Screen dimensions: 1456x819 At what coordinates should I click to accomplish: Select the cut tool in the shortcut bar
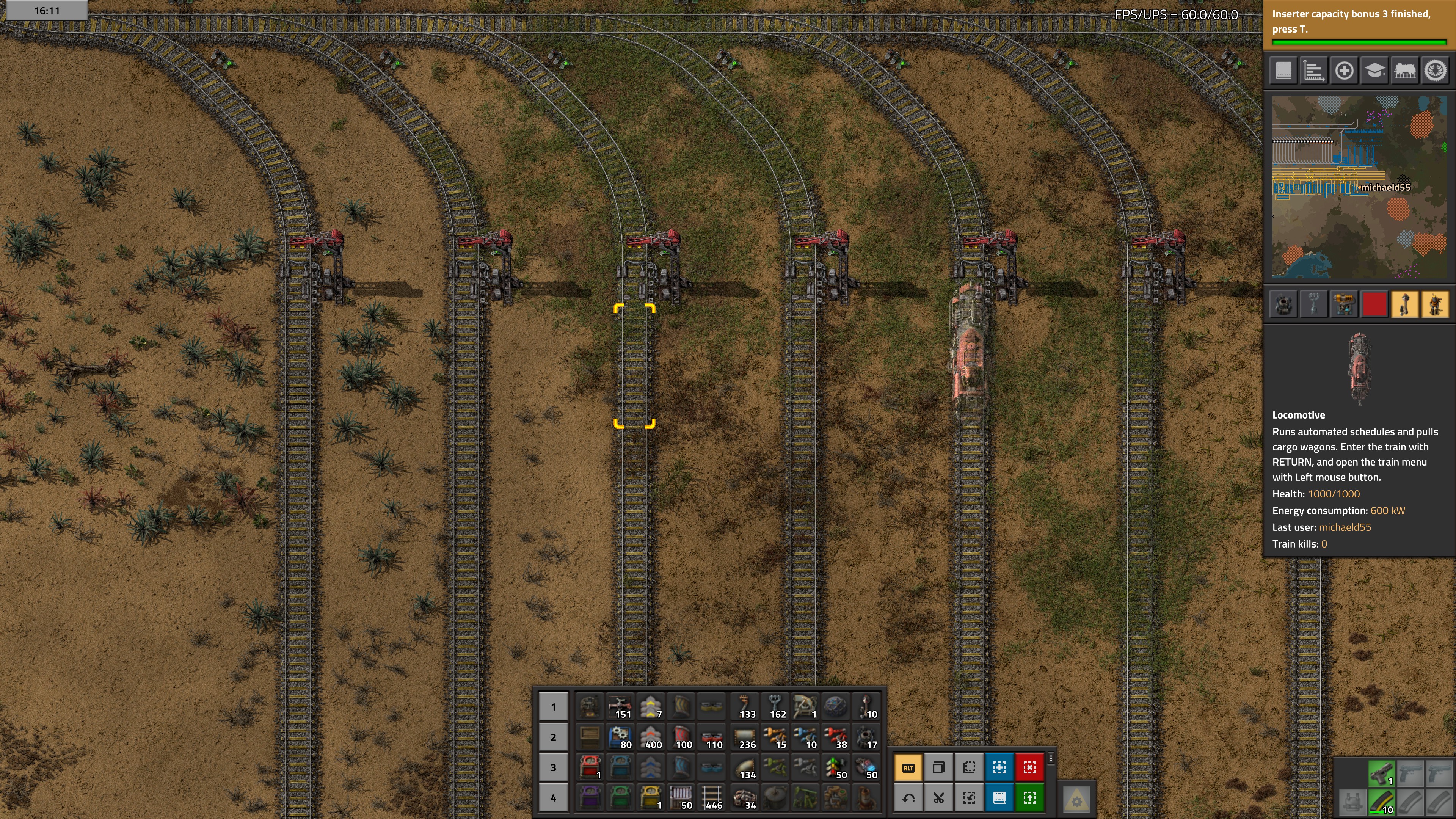[939, 797]
